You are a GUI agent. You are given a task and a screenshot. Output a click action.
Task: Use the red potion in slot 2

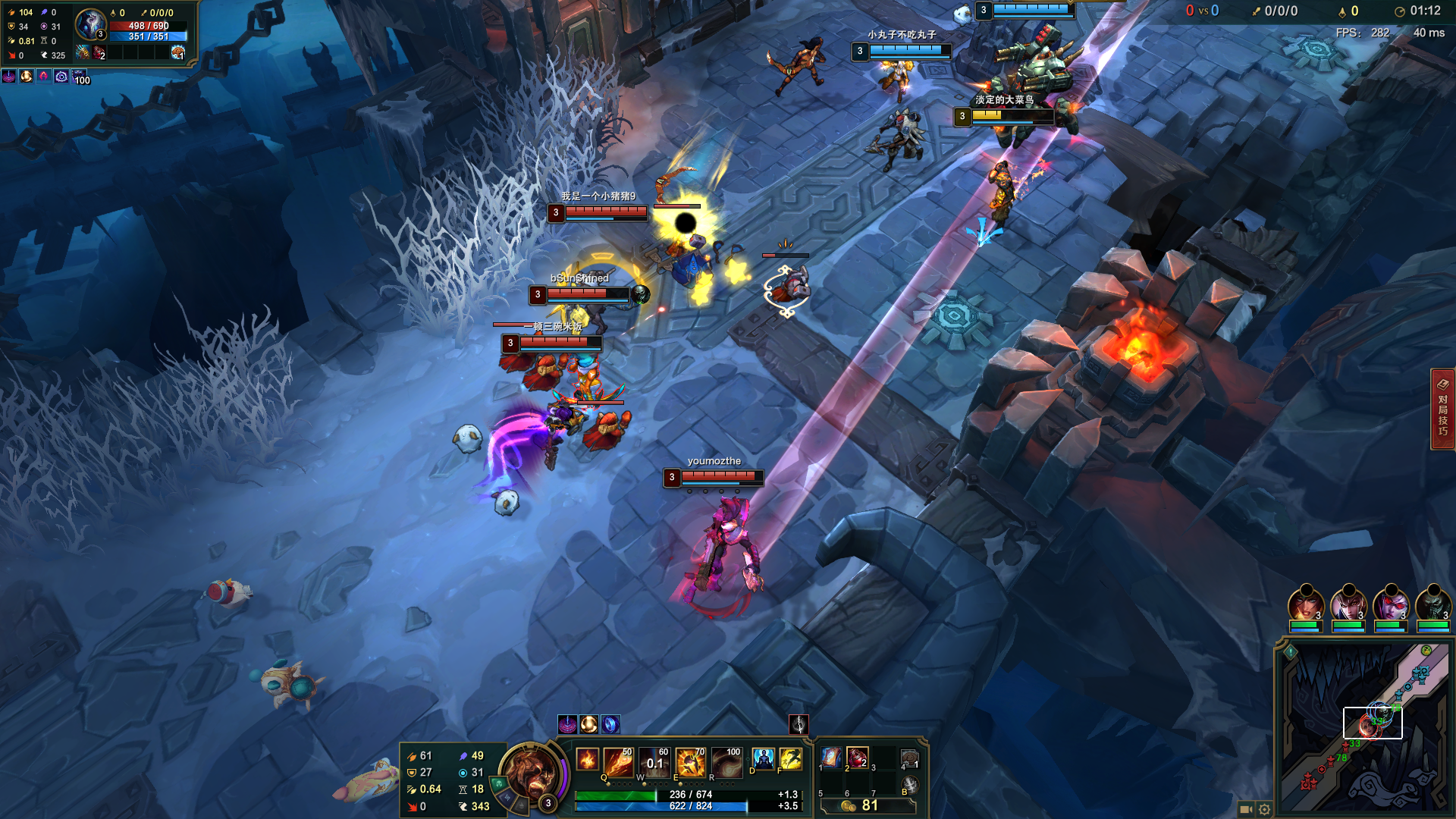[x=858, y=758]
